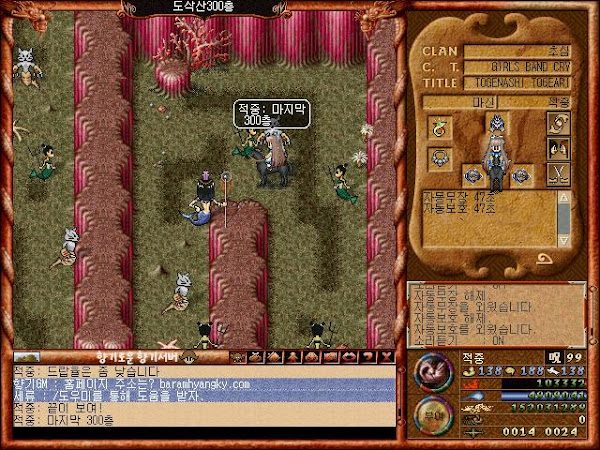The image size is (600, 450).
Task: Click the round creature portrait orb
Action: point(433,371)
